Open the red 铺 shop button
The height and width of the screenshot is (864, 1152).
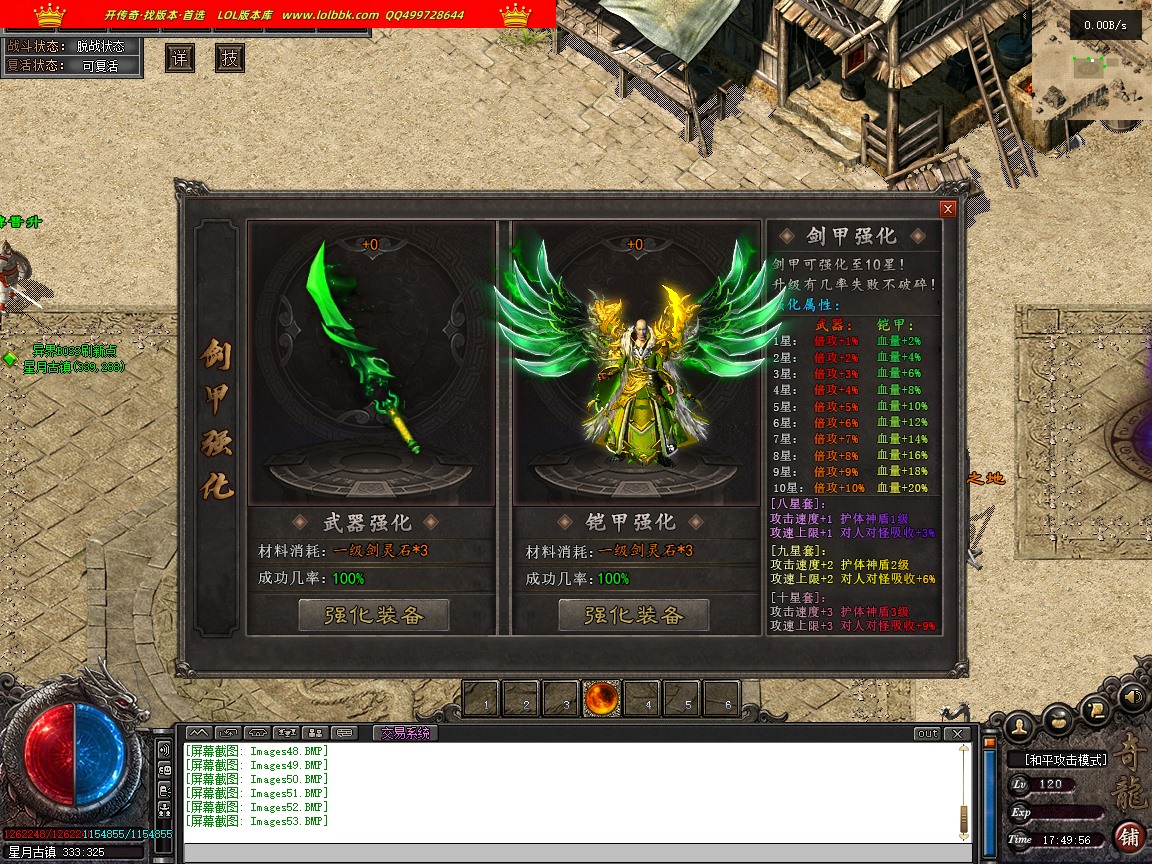point(1130,836)
